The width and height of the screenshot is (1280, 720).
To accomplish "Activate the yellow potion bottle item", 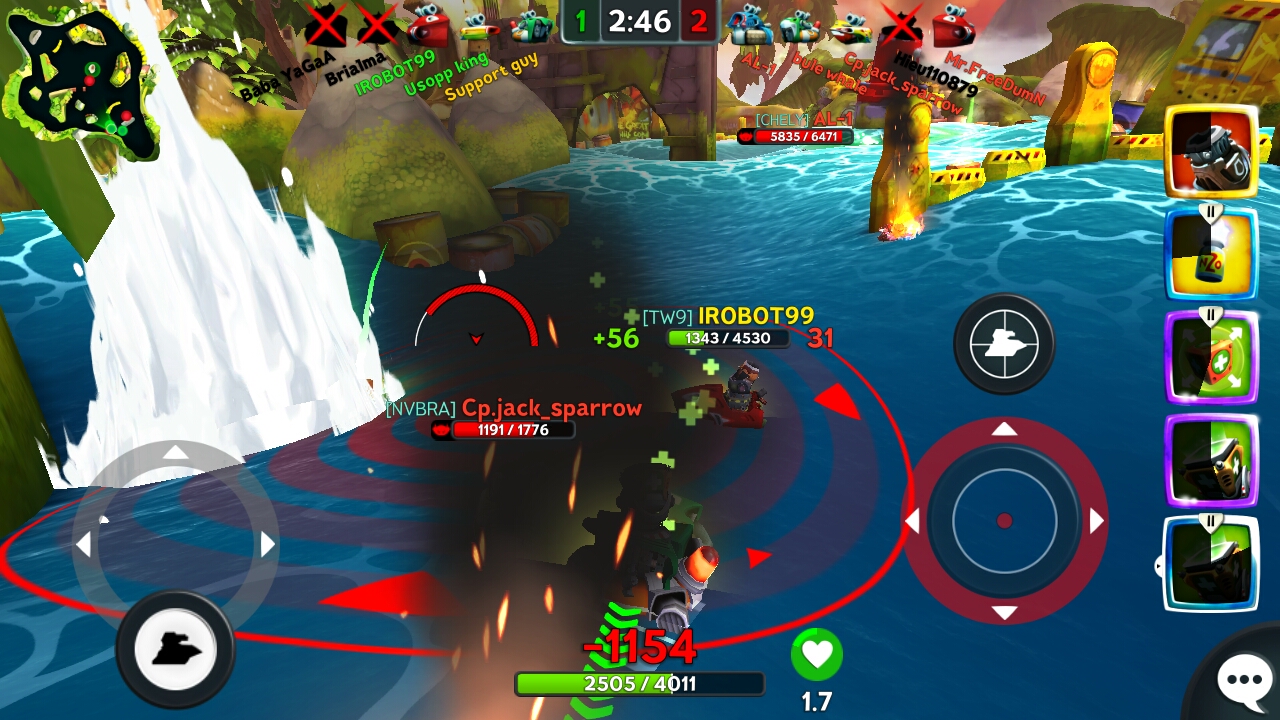I will (x=1211, y=254).
